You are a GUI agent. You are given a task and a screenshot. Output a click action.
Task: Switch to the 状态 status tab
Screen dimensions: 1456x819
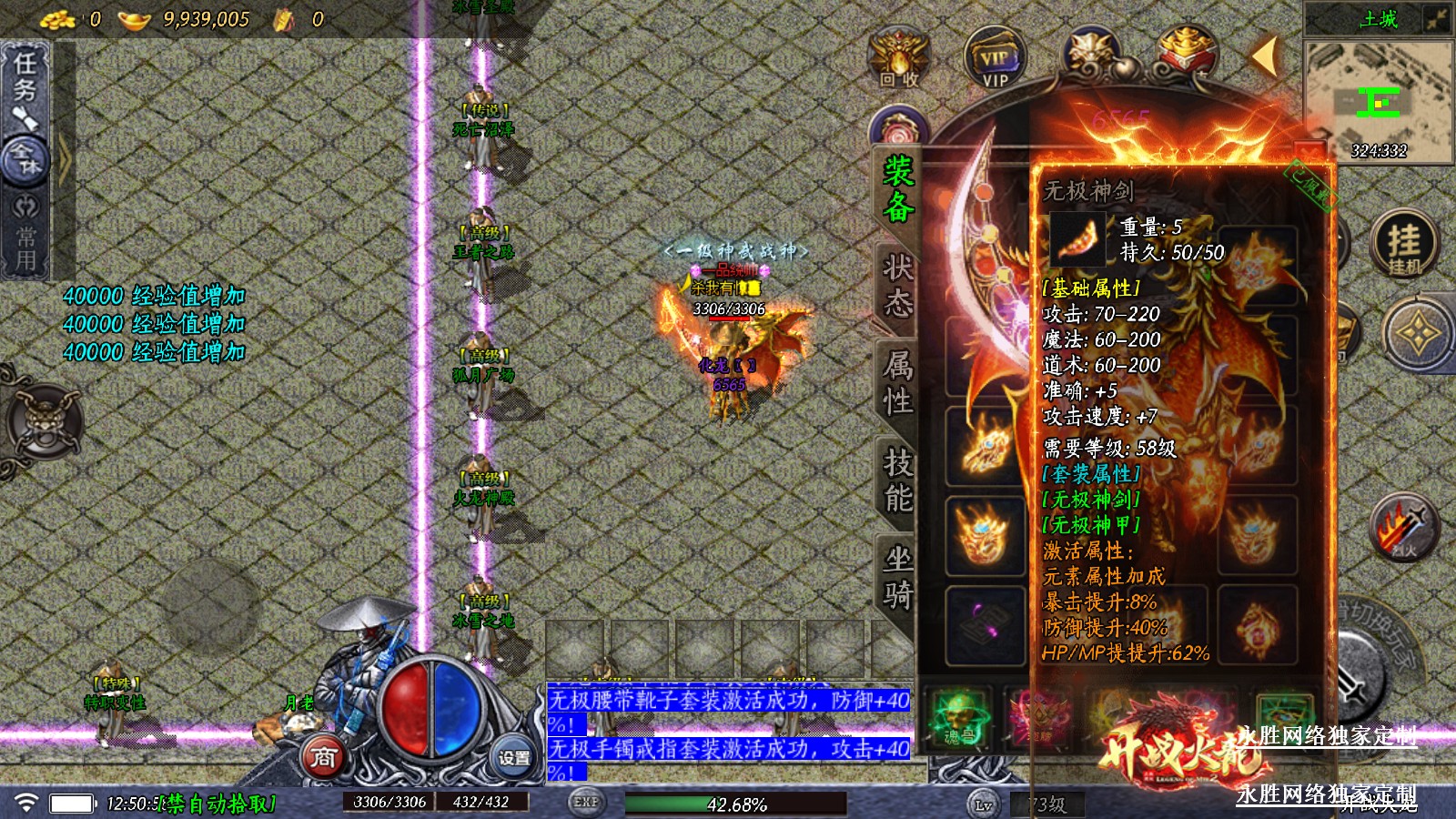coord(898,286)
